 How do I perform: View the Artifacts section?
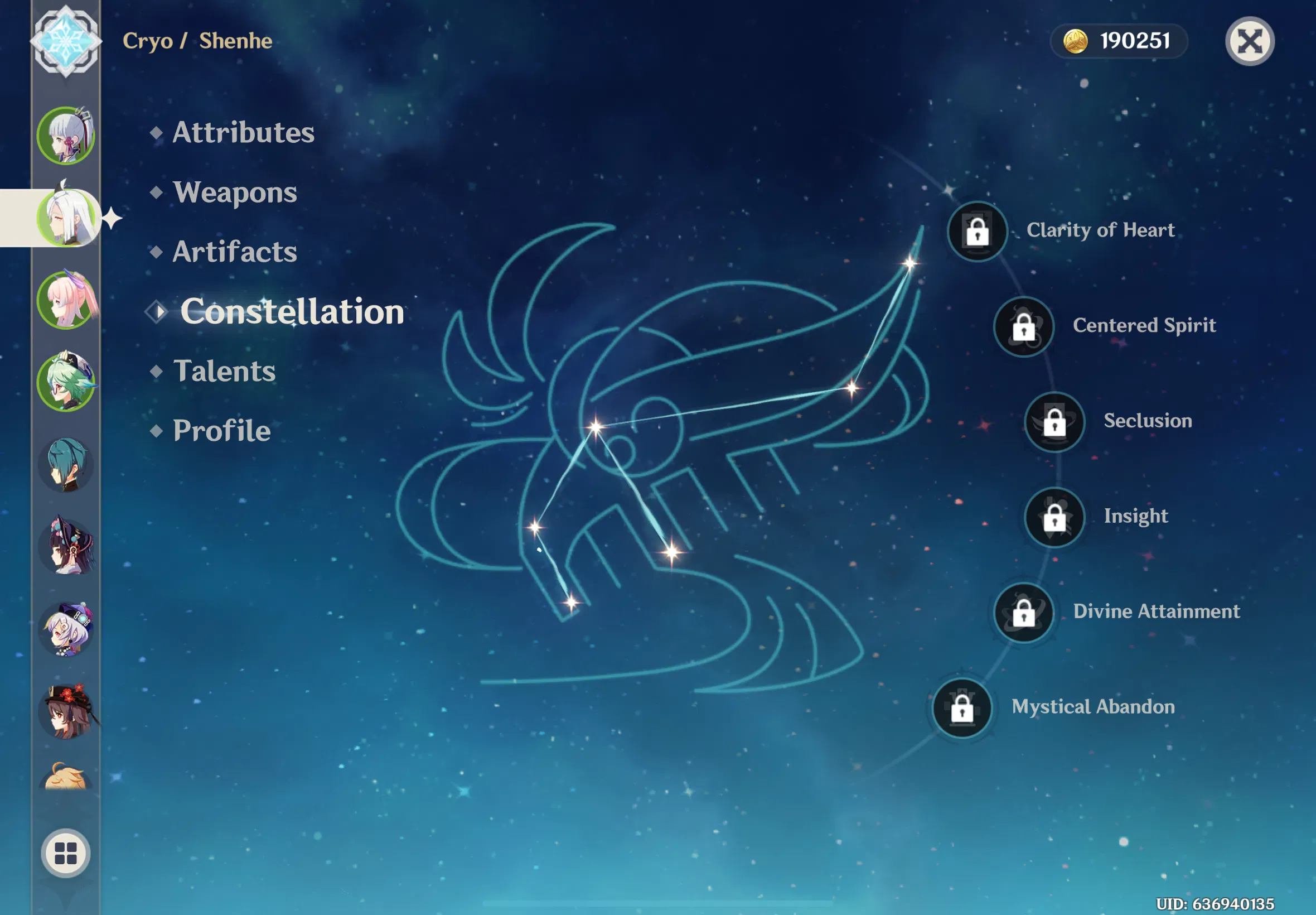pos(234,251)
